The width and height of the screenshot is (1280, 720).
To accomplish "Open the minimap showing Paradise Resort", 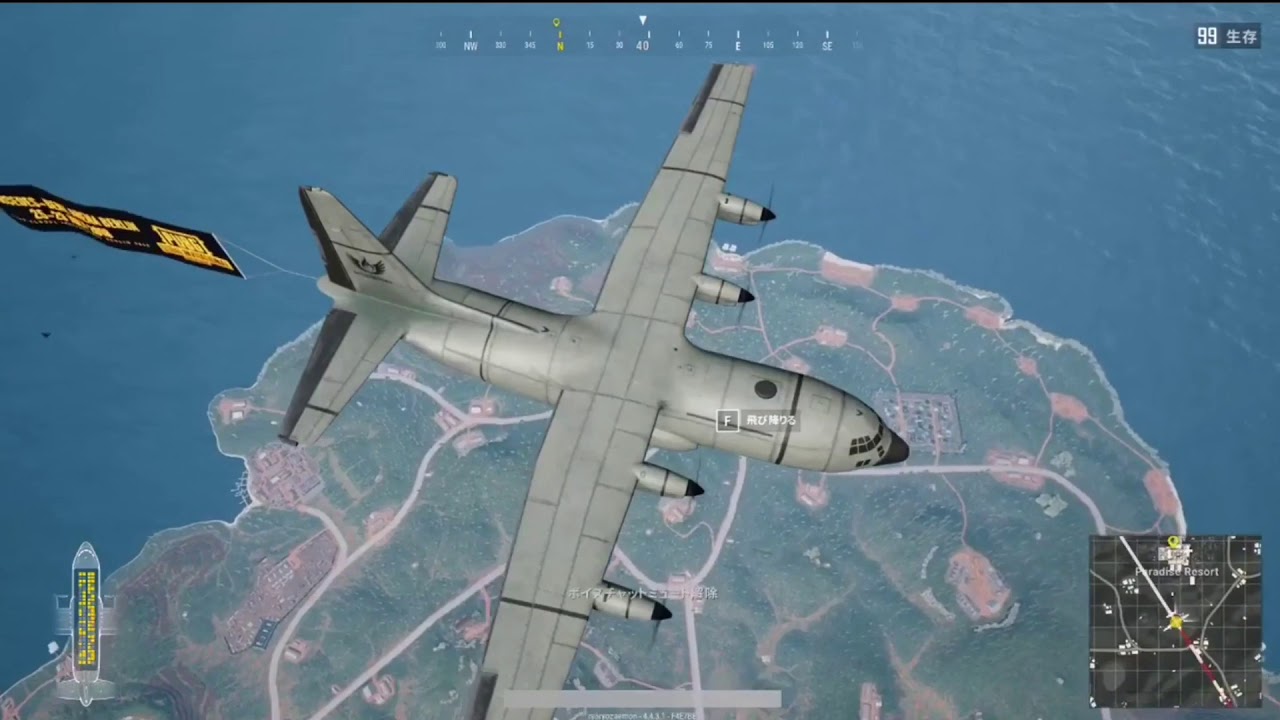I will point(1175,621).
